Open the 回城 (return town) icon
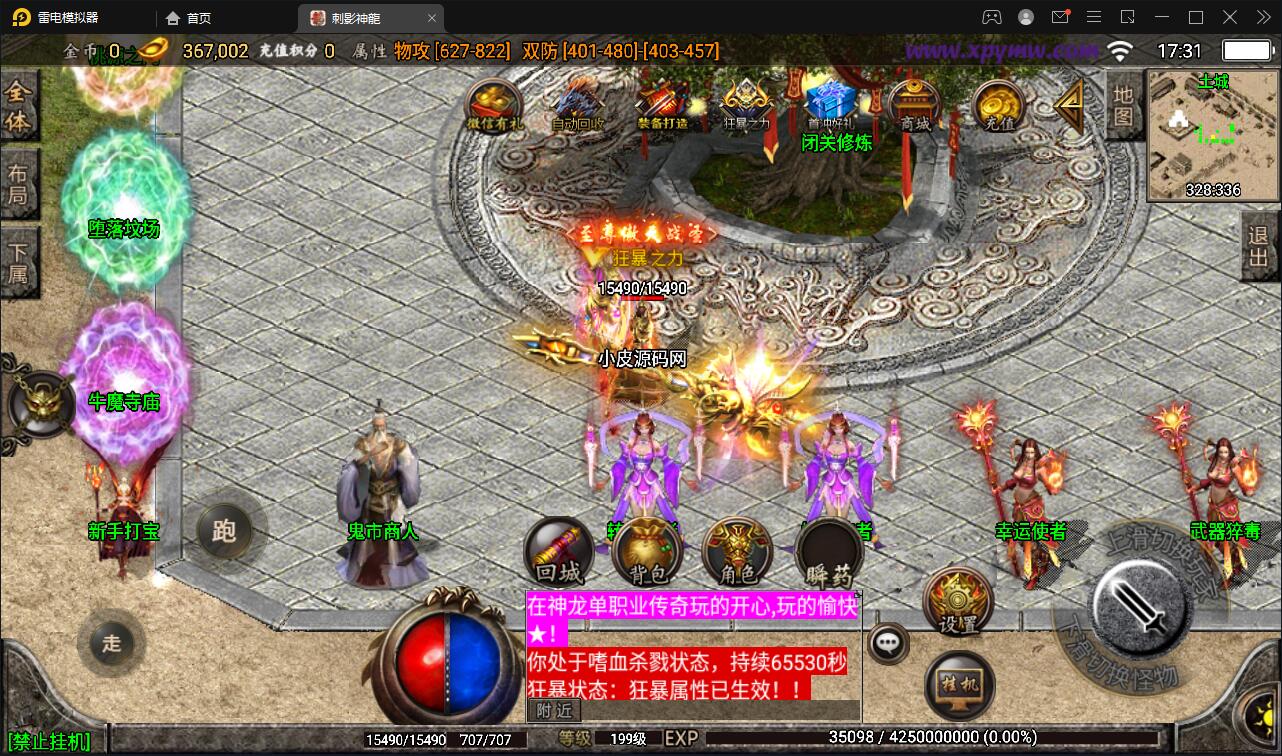Screen dimensions: 1282x756 click(x=558, y=552)
